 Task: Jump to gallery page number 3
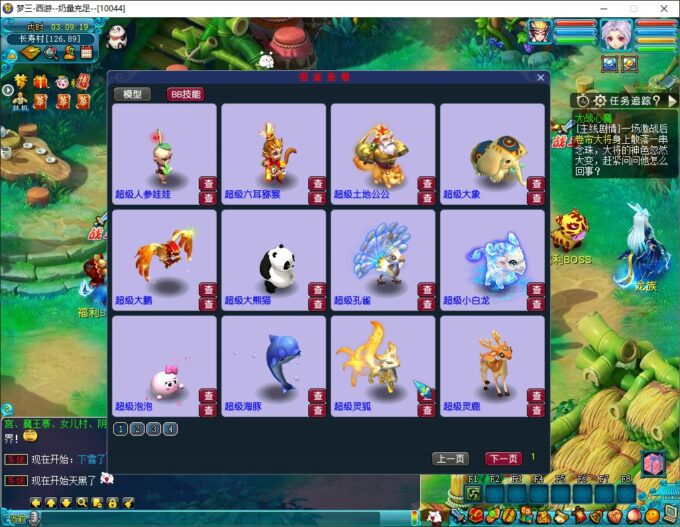tap(154, 429)
